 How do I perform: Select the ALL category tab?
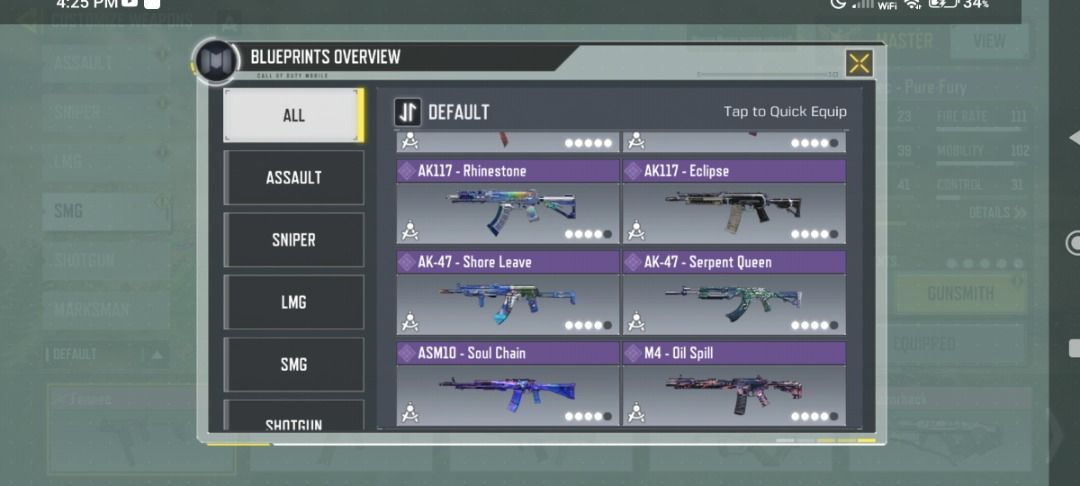pyautogui.click(x=293, y=115)
